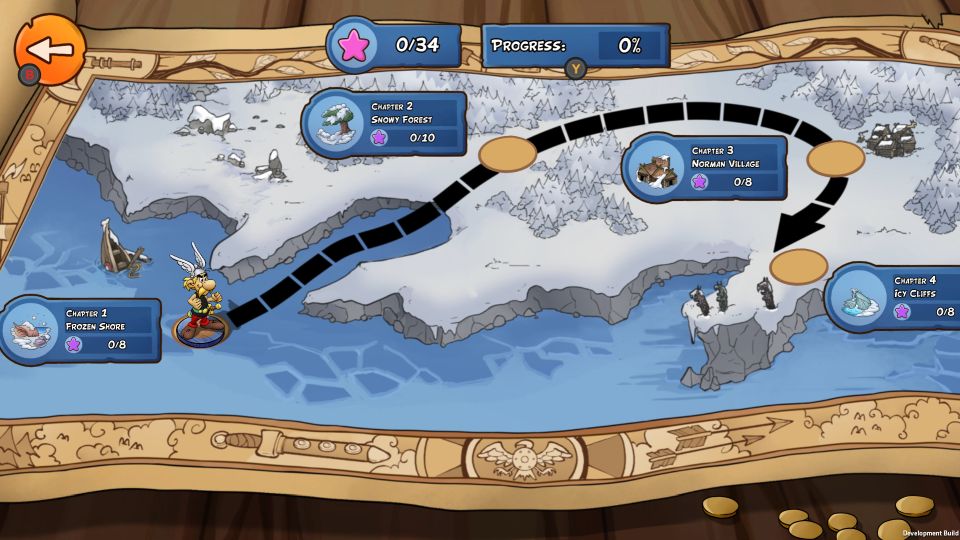Screen dimensions: 960x540
Task: Select Chapter 1 Frozen Shore
Action: 82,329
